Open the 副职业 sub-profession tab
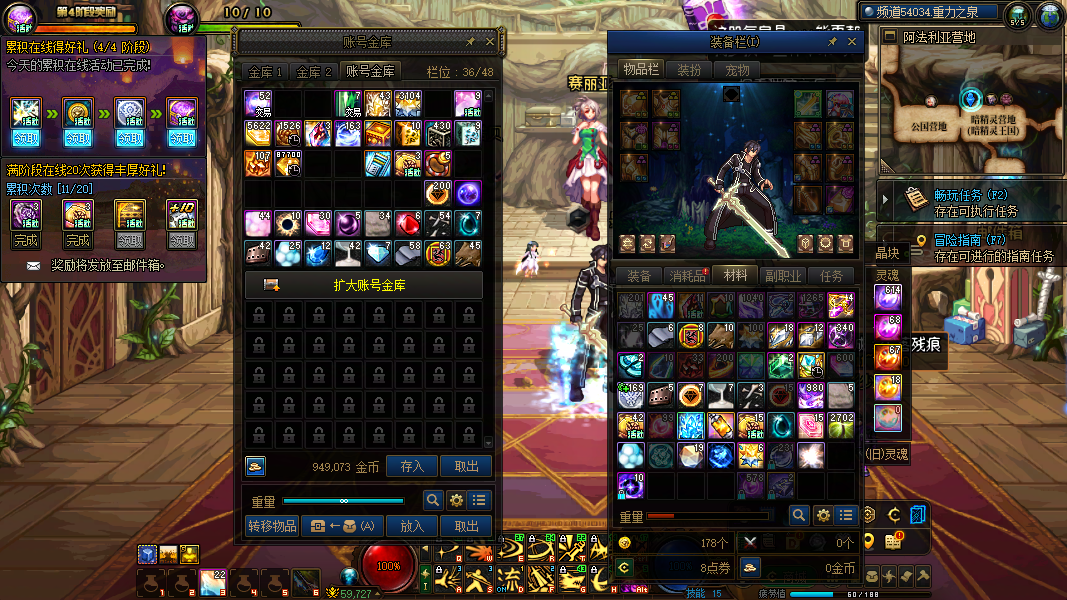 [783, 276]
